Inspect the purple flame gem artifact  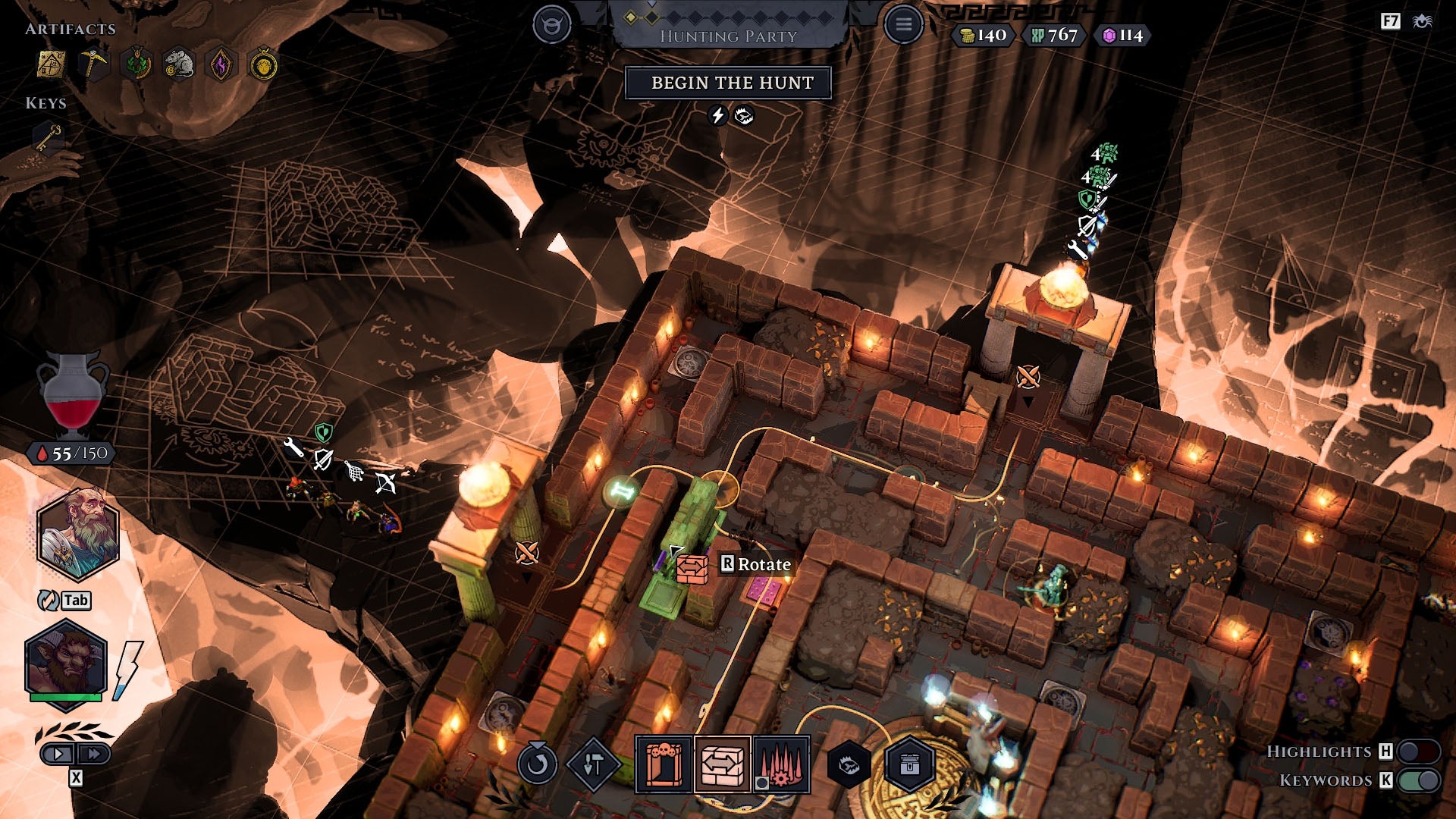tap(221, 65)
